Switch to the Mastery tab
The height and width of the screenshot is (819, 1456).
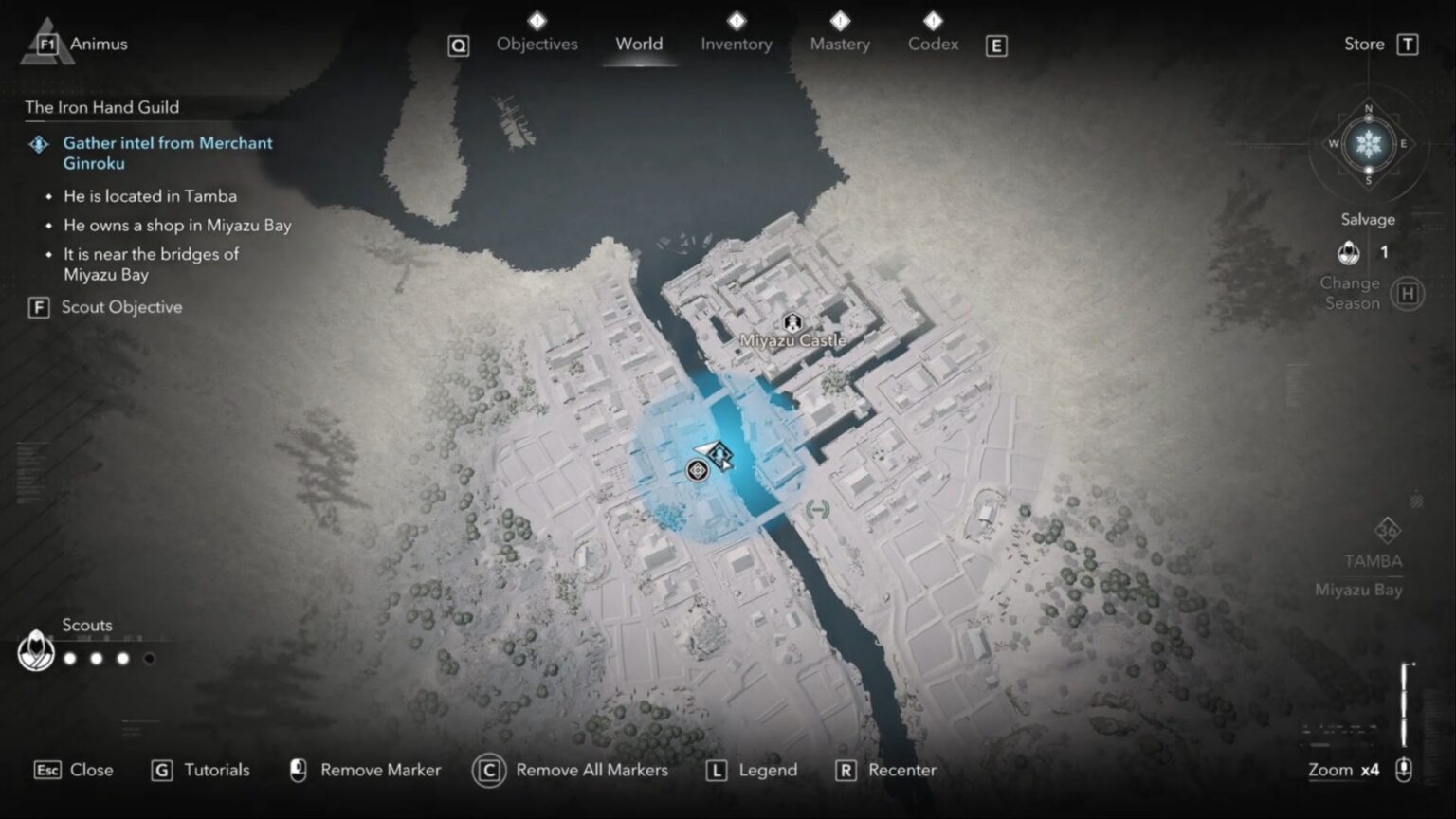pos(840,44)
